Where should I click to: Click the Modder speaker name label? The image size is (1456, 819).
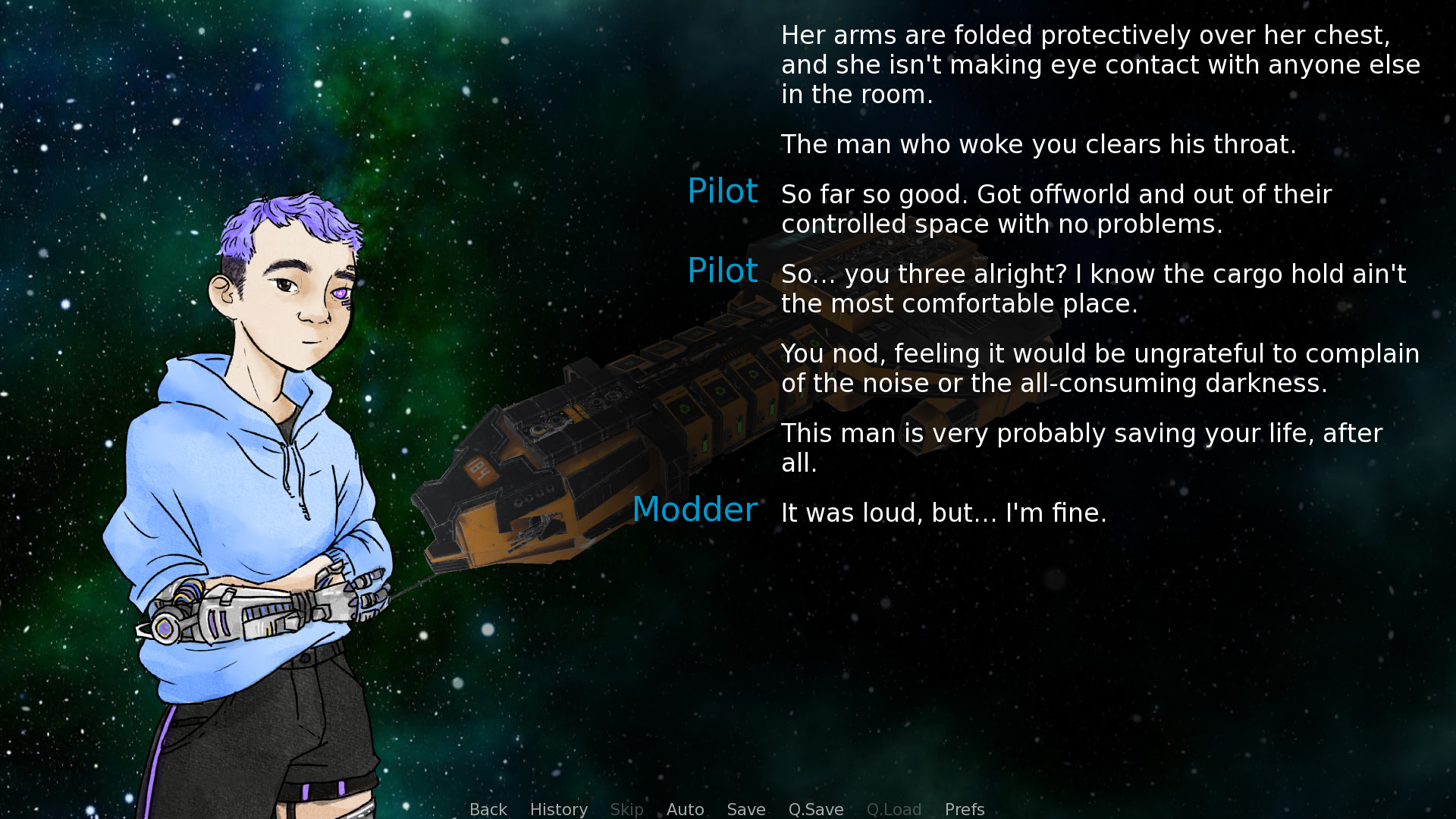(695, 510)
